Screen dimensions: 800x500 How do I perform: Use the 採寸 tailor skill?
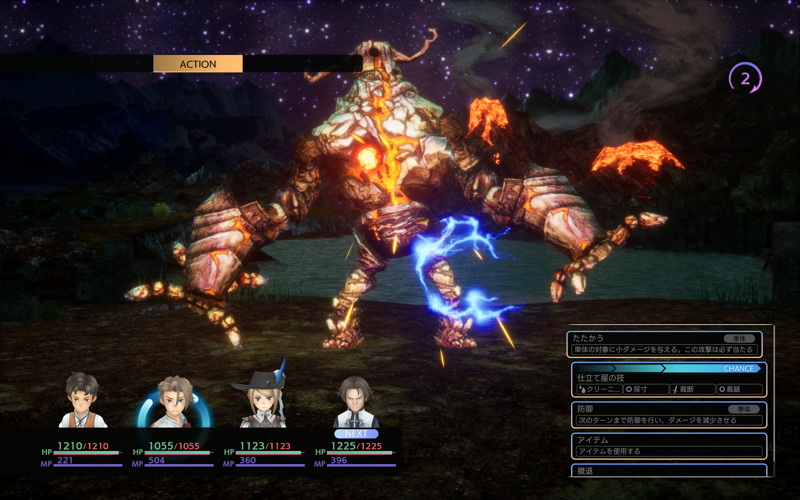pos(645,389)
